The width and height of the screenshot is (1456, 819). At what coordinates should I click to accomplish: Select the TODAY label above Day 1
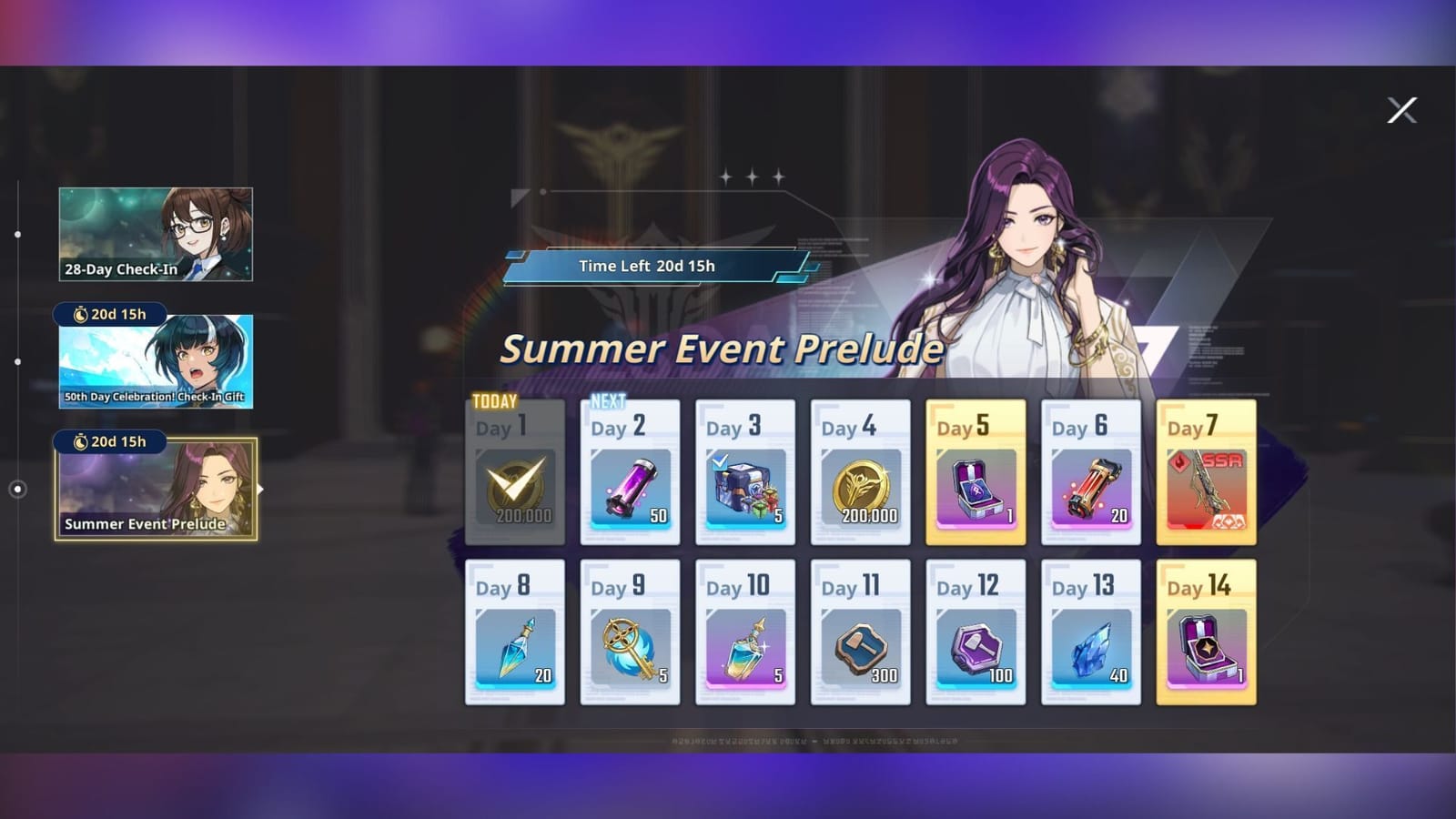coord(492,401)
